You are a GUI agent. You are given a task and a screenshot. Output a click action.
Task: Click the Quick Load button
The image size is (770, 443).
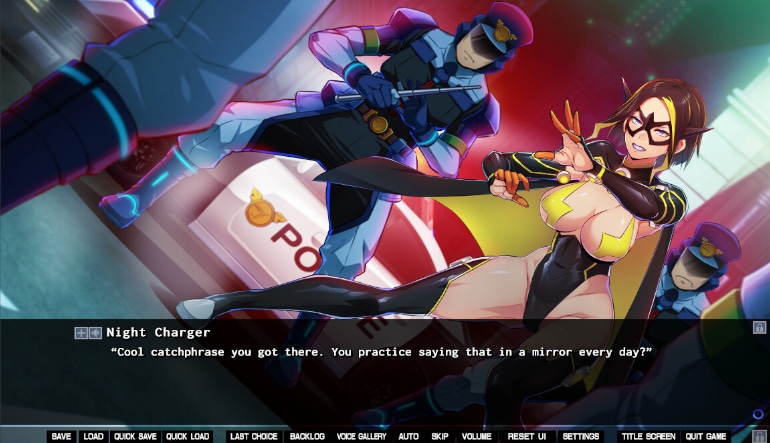[188, 436]
